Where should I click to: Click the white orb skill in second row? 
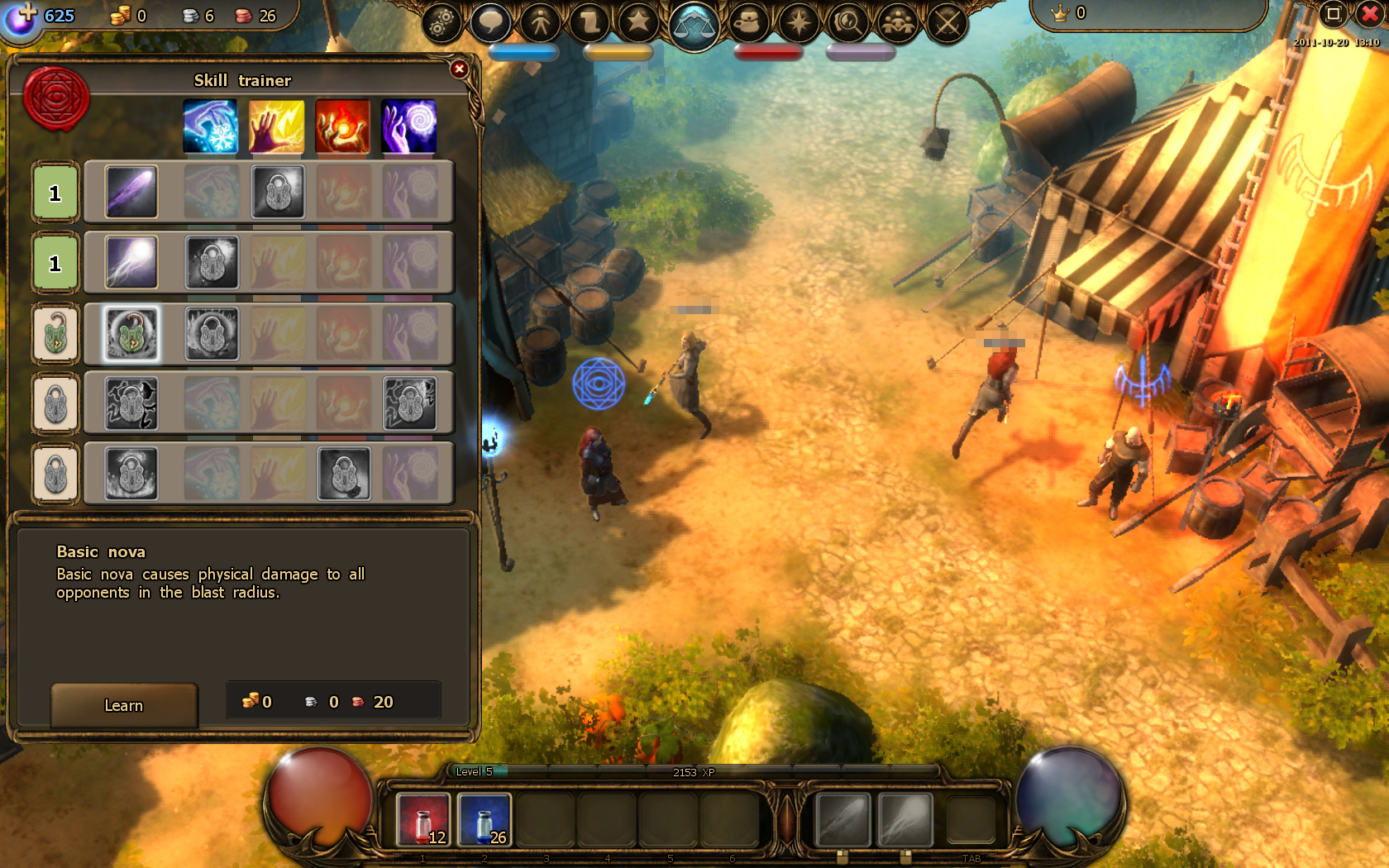pyautogui.click(x=131, y=263)
